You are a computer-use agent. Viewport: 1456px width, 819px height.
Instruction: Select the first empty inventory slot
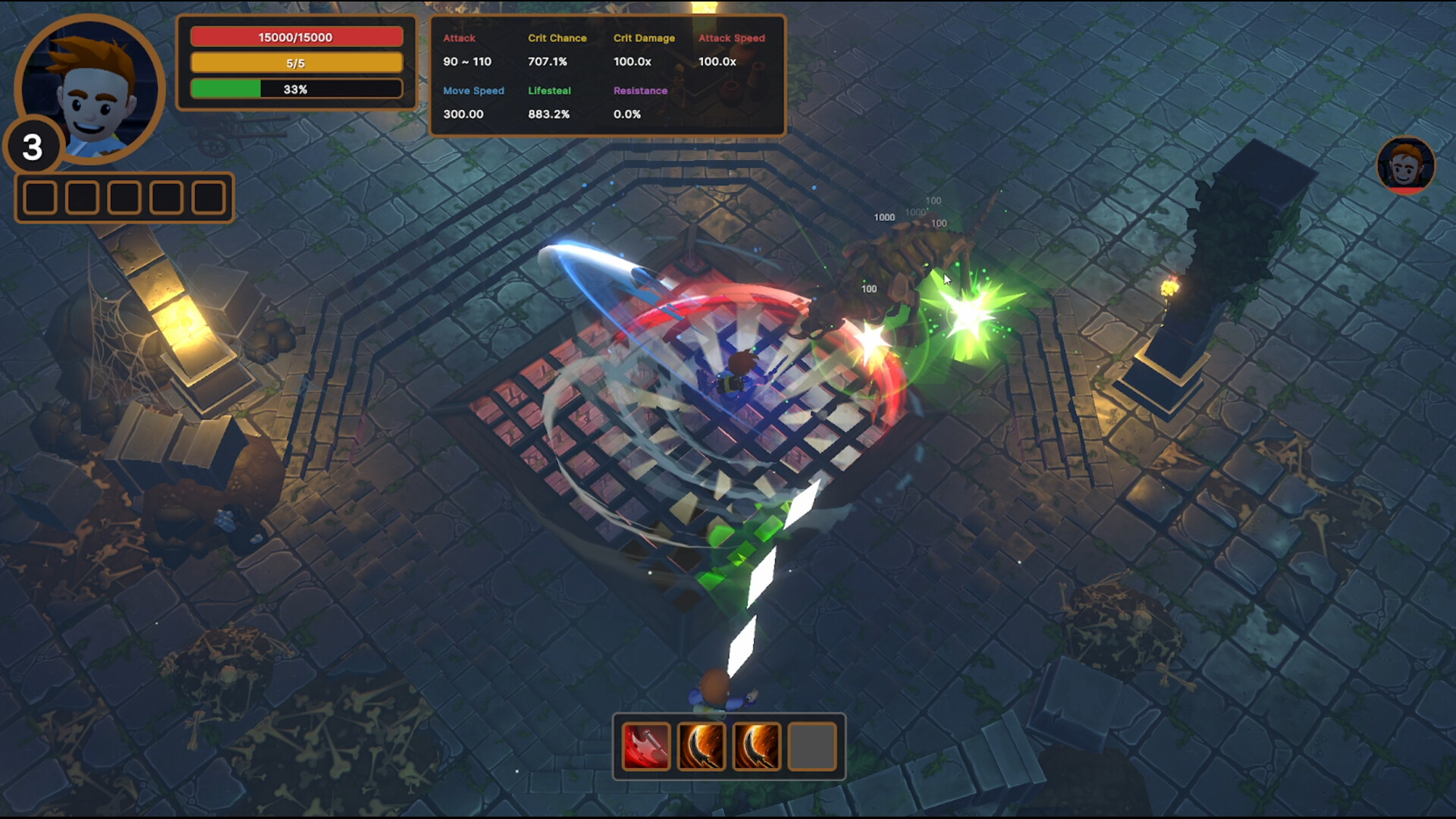pyautogui.click(x=39, y=197)
